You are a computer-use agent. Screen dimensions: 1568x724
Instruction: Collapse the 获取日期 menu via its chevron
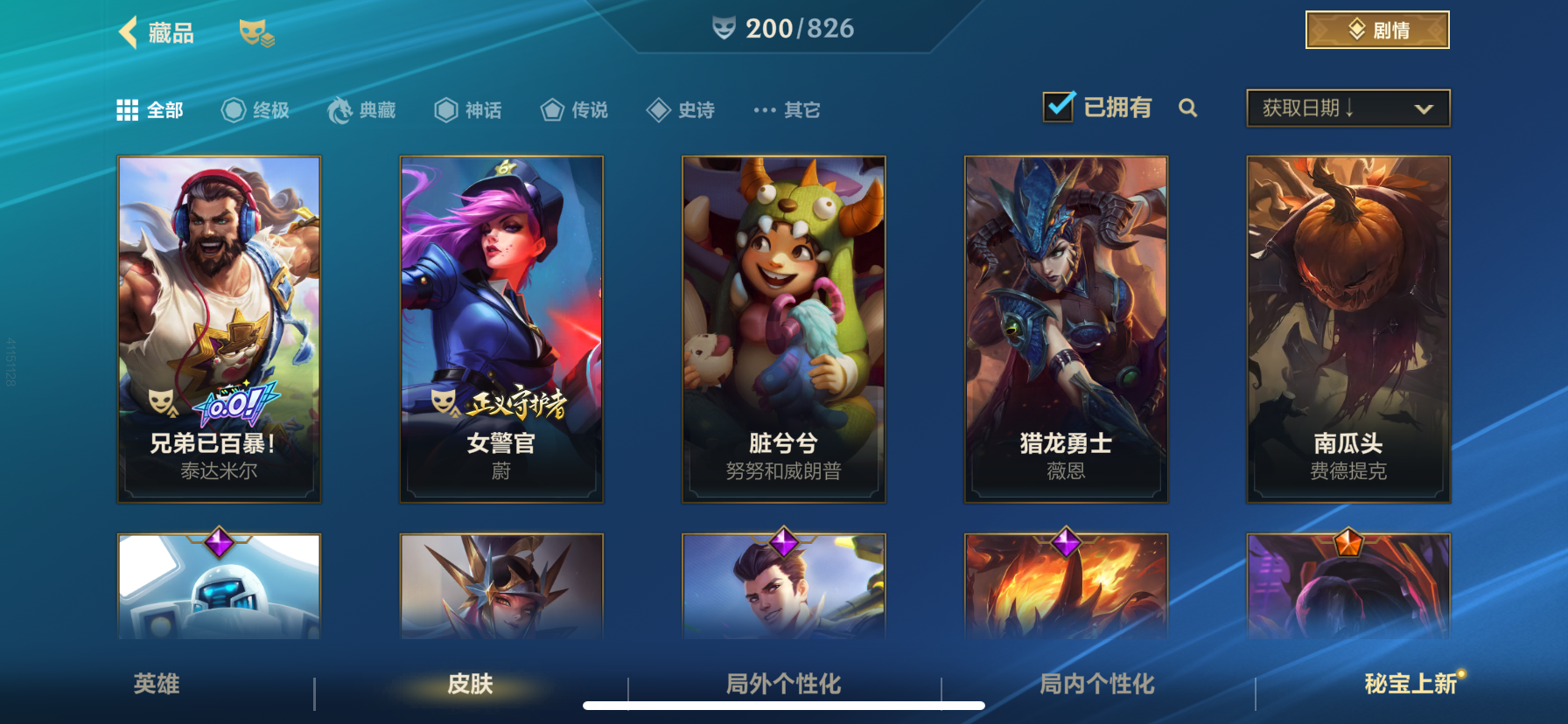click(x=1424, y=108)
